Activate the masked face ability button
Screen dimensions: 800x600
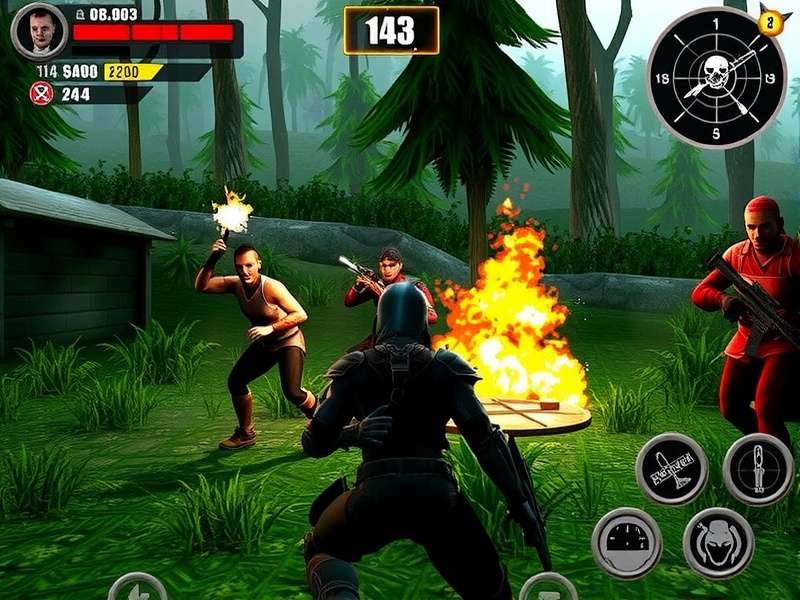click(x=717, y=543)
